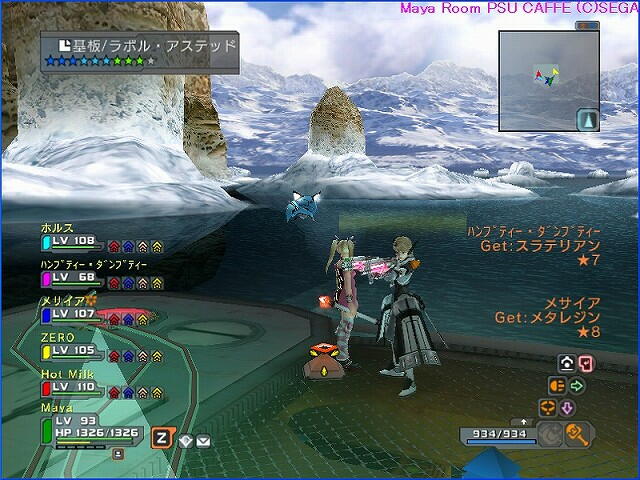Select party member Hot Milk
Viewport: 640px width, 480px height.
click(x=70, y=382)
